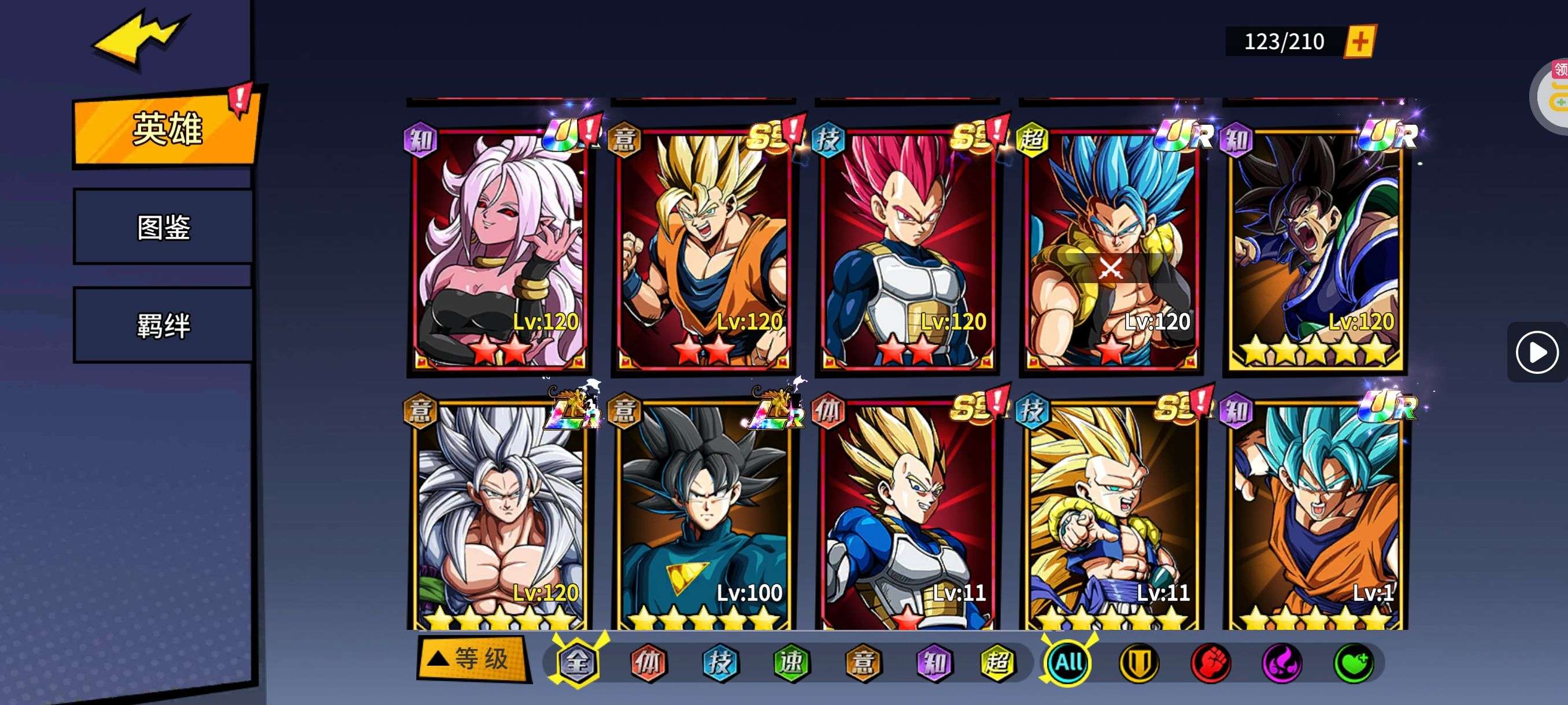The height and width of the screenshot is (705, 1568).
Task: Open the 羁绊 bonds tab
Action: [x=163, y=325]
